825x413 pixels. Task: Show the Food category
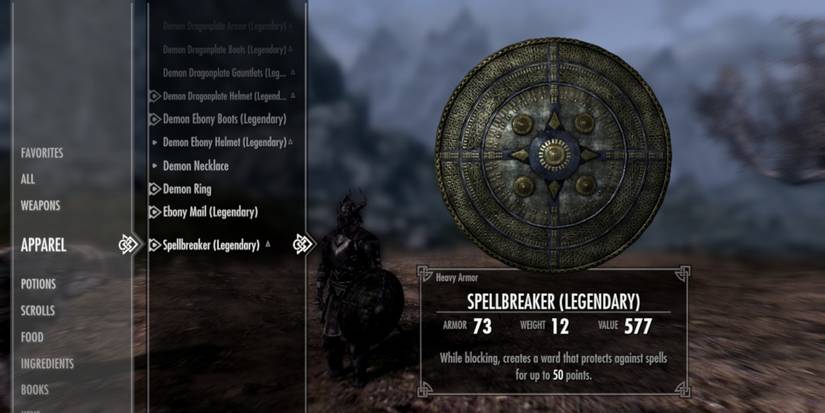click(32, 337)
